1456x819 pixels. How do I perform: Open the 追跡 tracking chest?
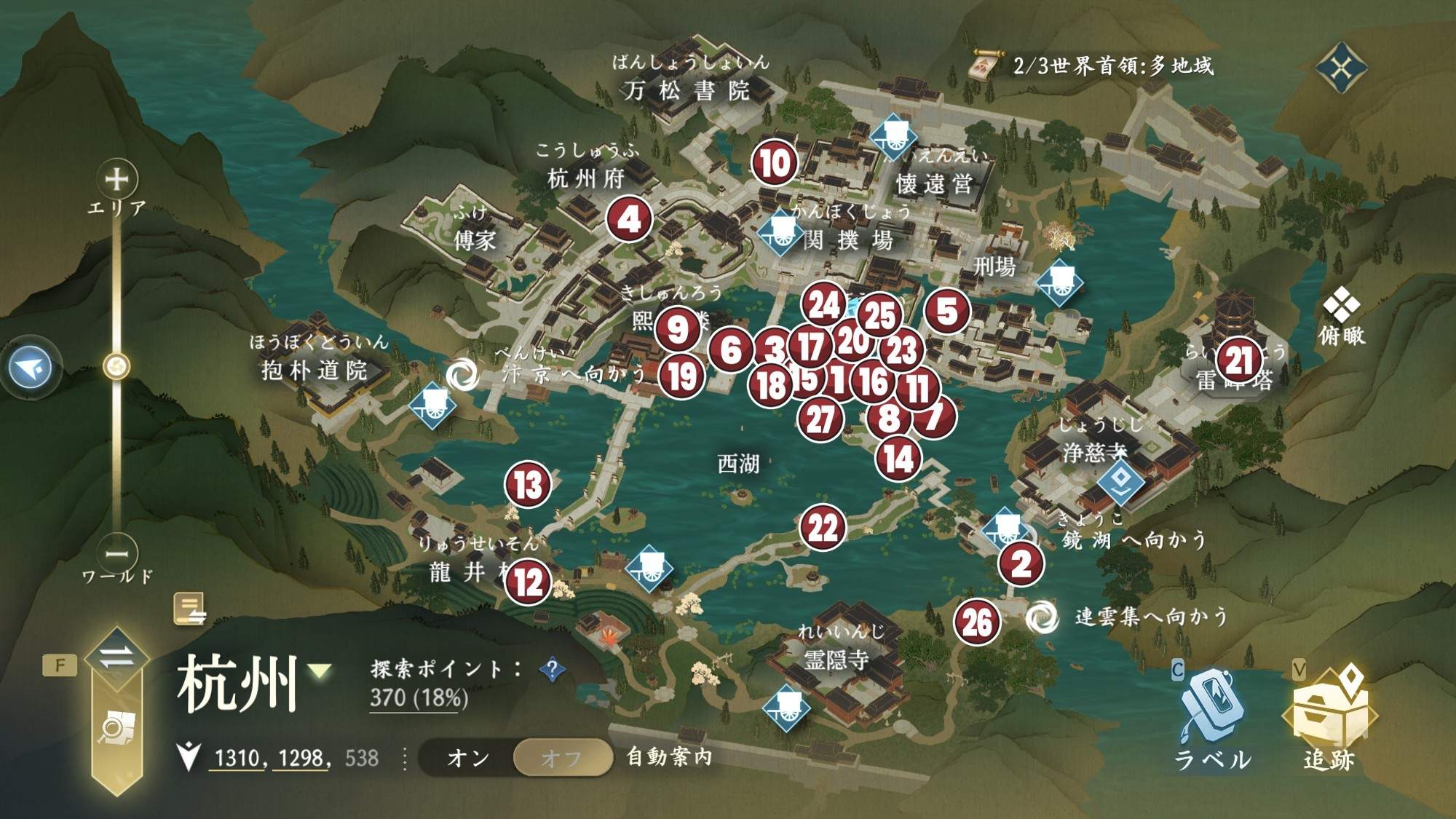pyautogui.click(x=1329, y=717)
